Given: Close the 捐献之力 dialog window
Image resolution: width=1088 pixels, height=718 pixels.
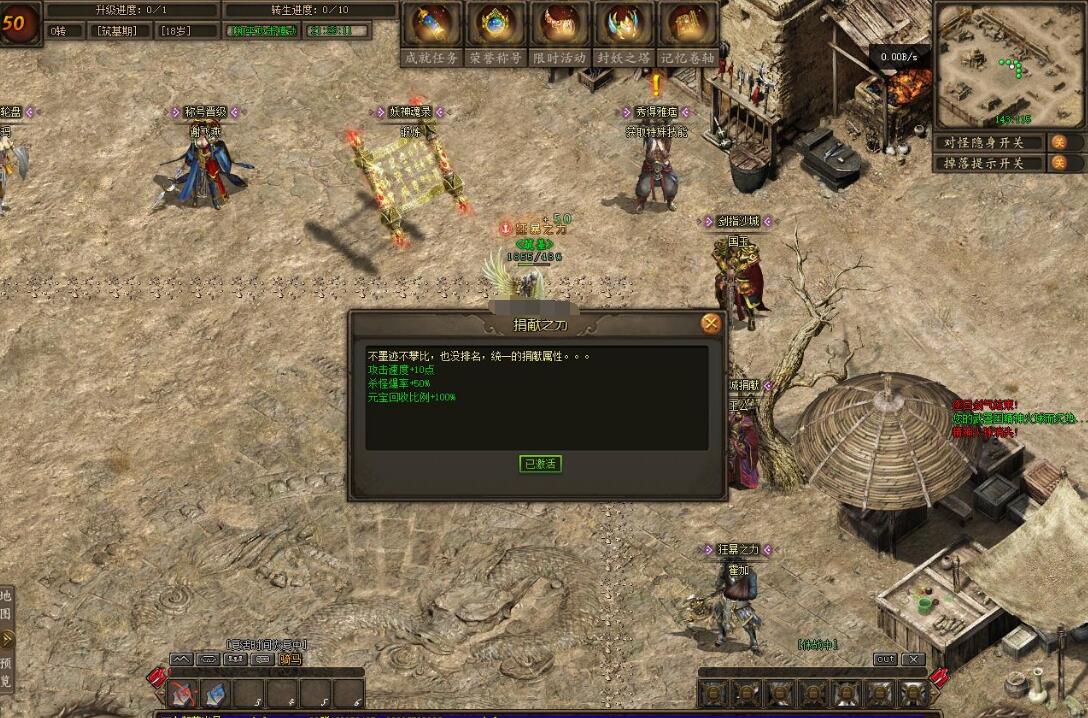Looking at the screenshot, I should click(x=711, y=323).
